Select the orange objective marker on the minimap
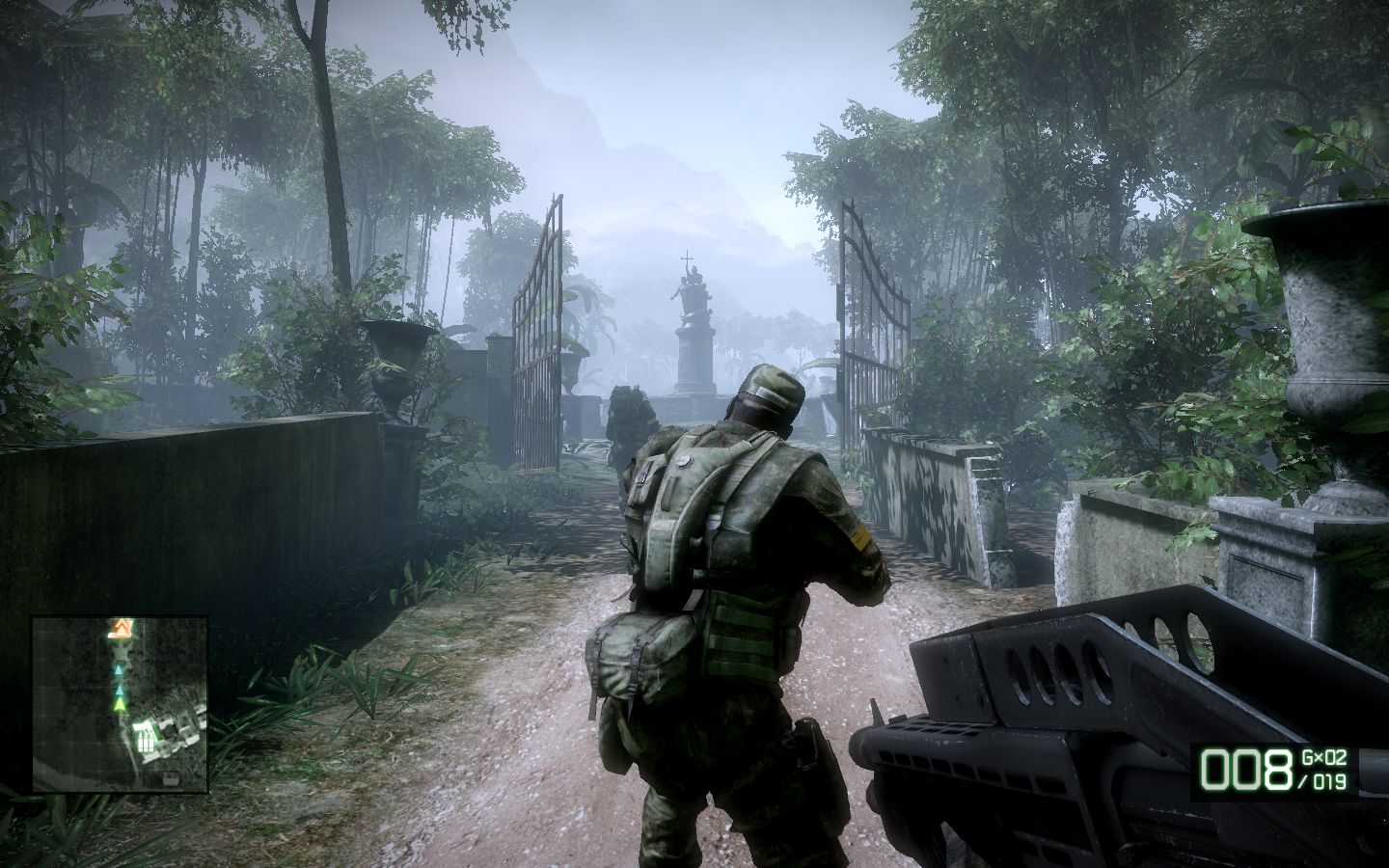1389x868 pixels. point(122,631)
